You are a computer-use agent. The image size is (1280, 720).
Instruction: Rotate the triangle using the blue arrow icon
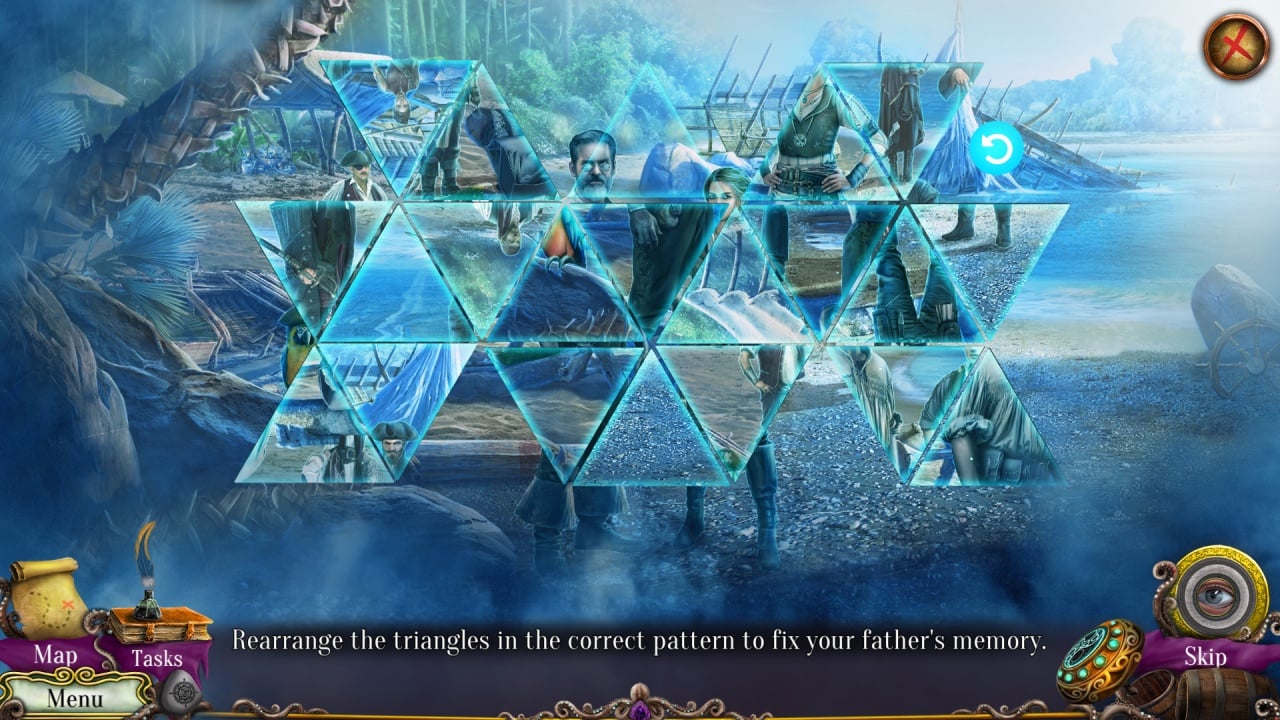(x=996, y=150)
